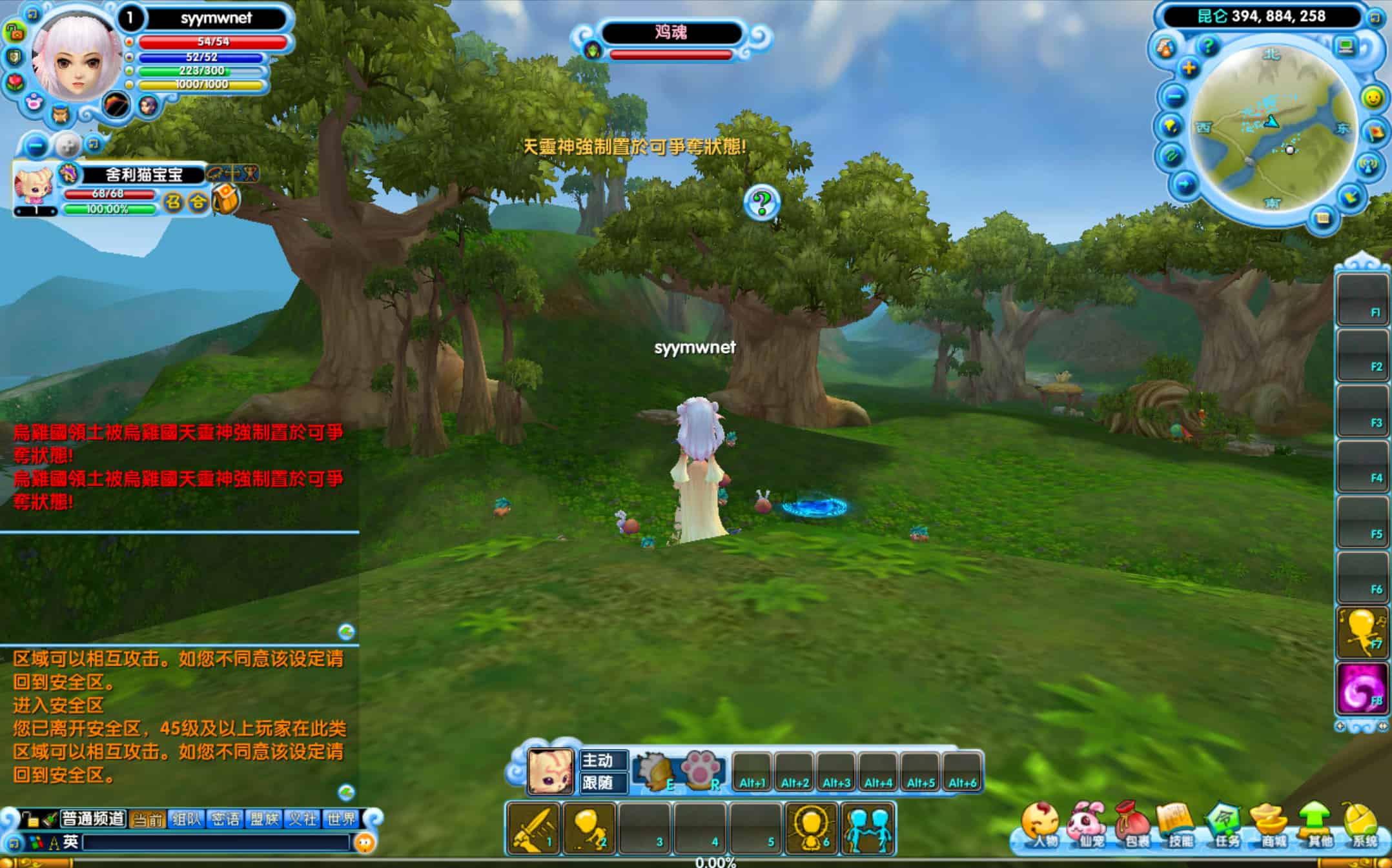
Task: Select the 密语 whisper chat tab
Action: click(225, 819)
